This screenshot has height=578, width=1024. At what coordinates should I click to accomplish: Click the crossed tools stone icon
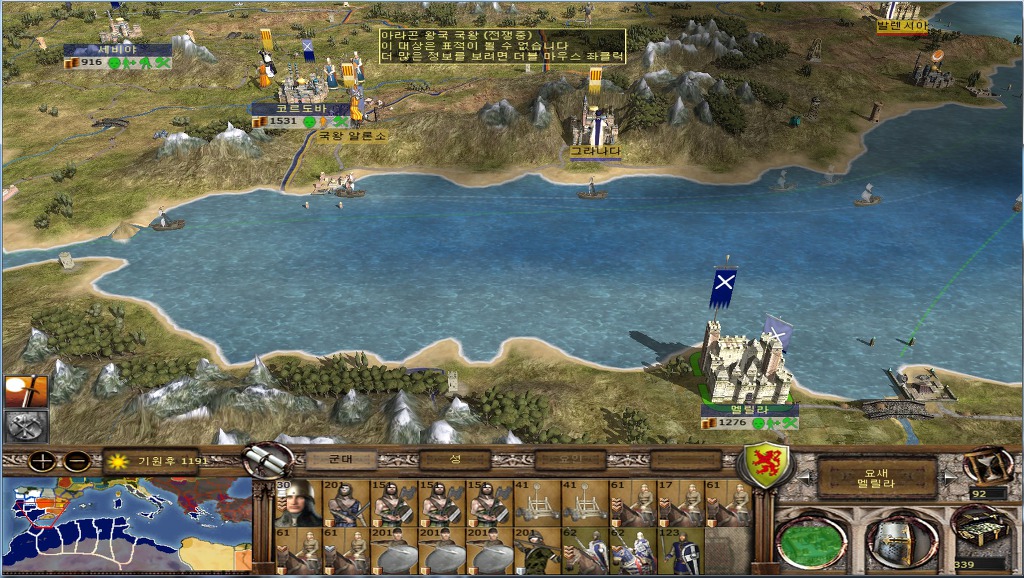(x=26, y=426)
